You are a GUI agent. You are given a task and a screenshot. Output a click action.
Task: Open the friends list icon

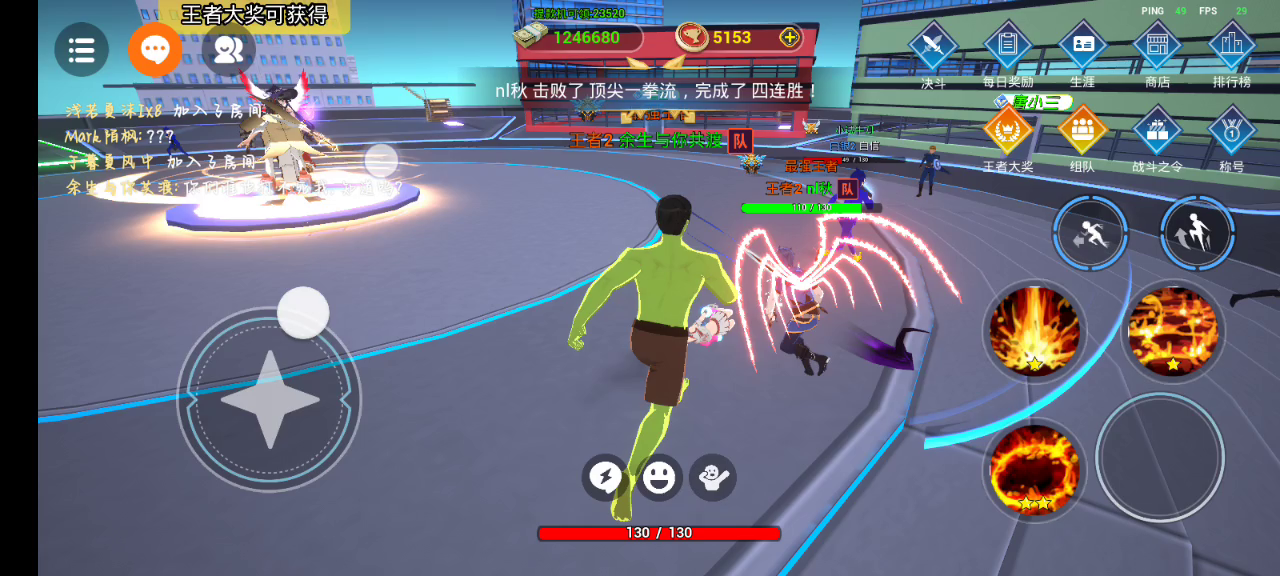(228, 49)
